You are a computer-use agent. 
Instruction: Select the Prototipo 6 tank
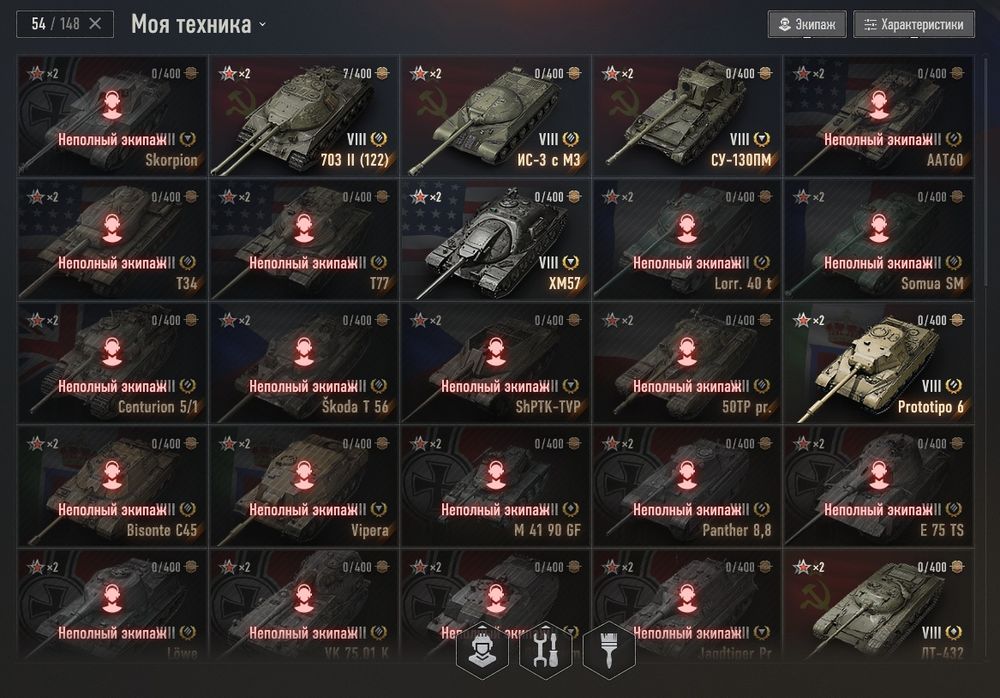pyautogui.click(x=879, y=362)
